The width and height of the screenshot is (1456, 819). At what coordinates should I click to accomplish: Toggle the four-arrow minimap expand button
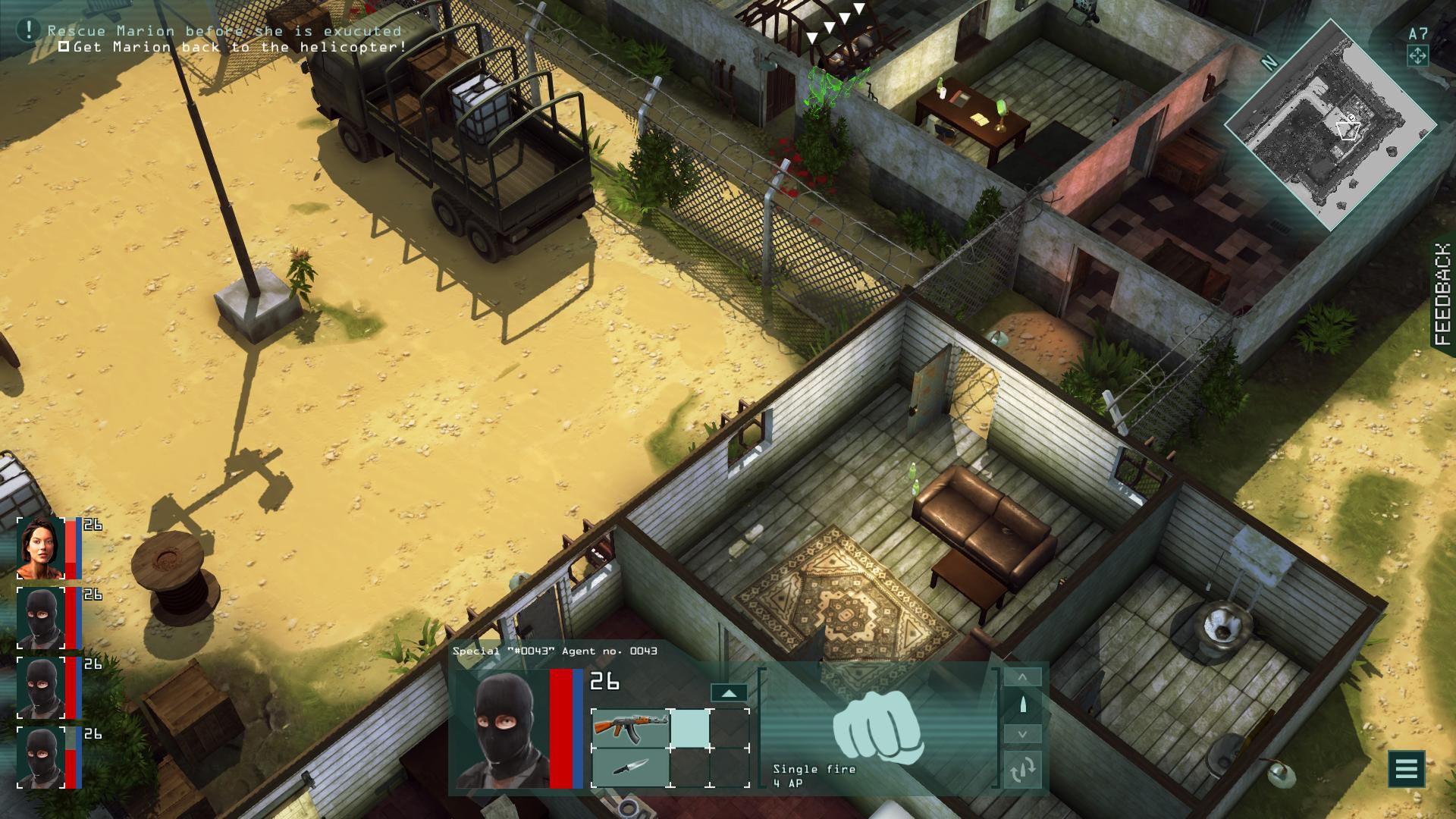point(1417,55)
